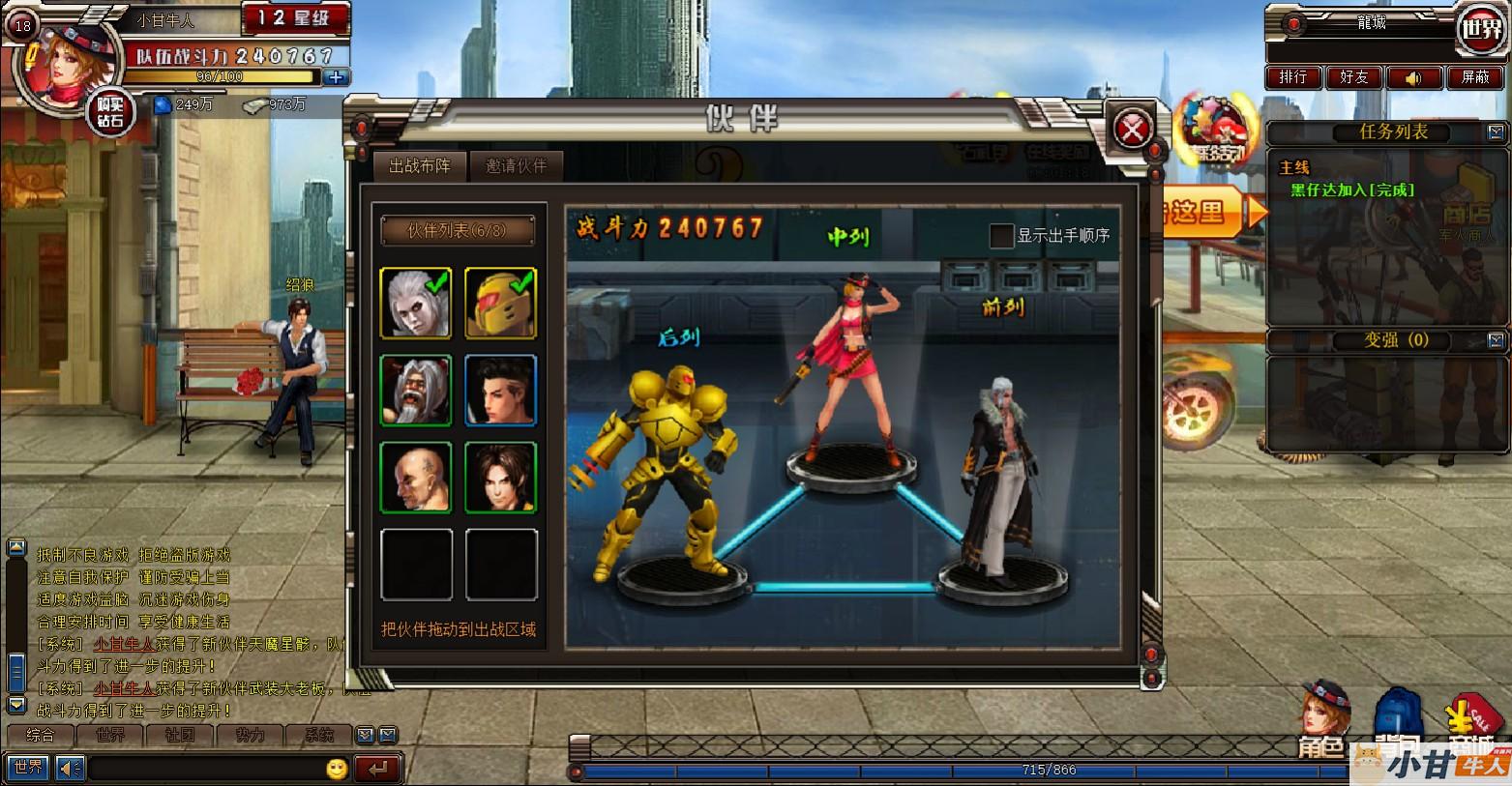The image size is (1512, 786).
Task: Select the 出战布阵 formation tab
Action: pos(420,166)
